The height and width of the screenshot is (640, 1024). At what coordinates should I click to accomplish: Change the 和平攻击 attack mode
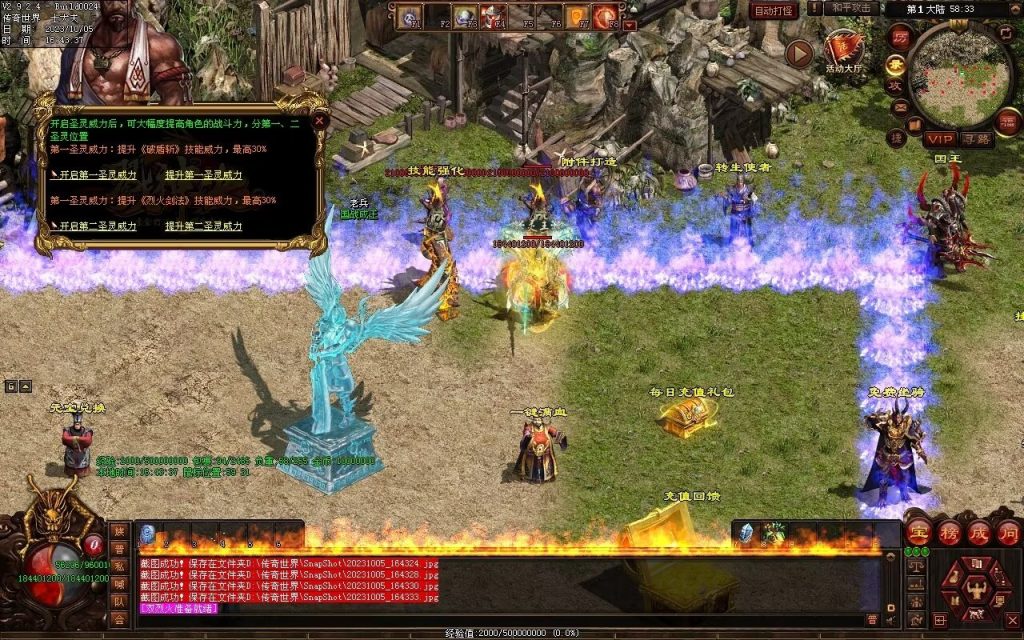852,9
